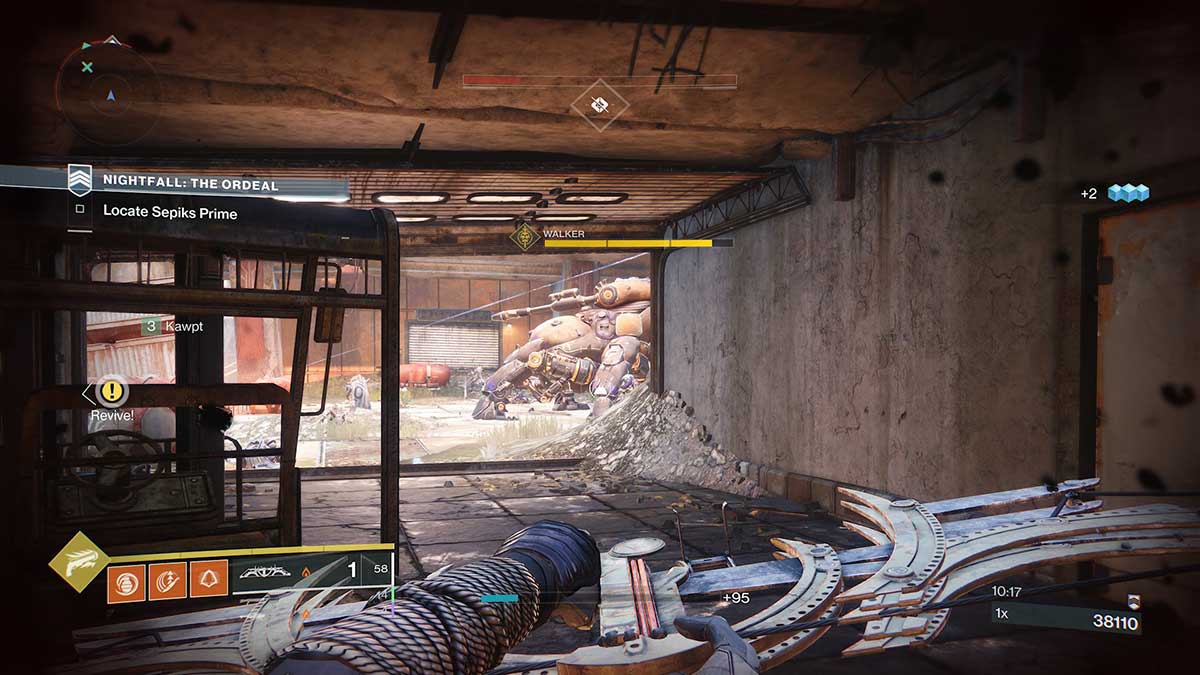Select the Locate Sepiks Prime objective
This screenshot has height=675, width=1200.
click(x=169, y=212)
